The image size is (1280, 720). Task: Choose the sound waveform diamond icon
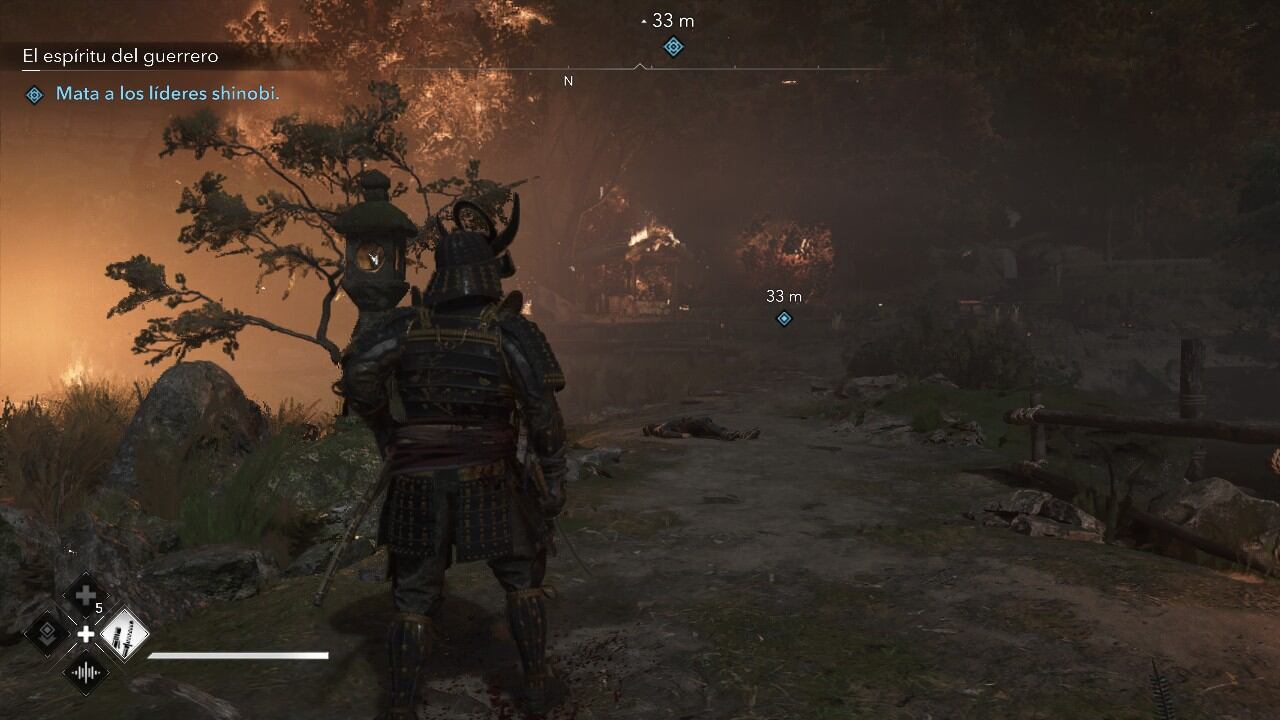pyautogui.click(x=86, y=671)
